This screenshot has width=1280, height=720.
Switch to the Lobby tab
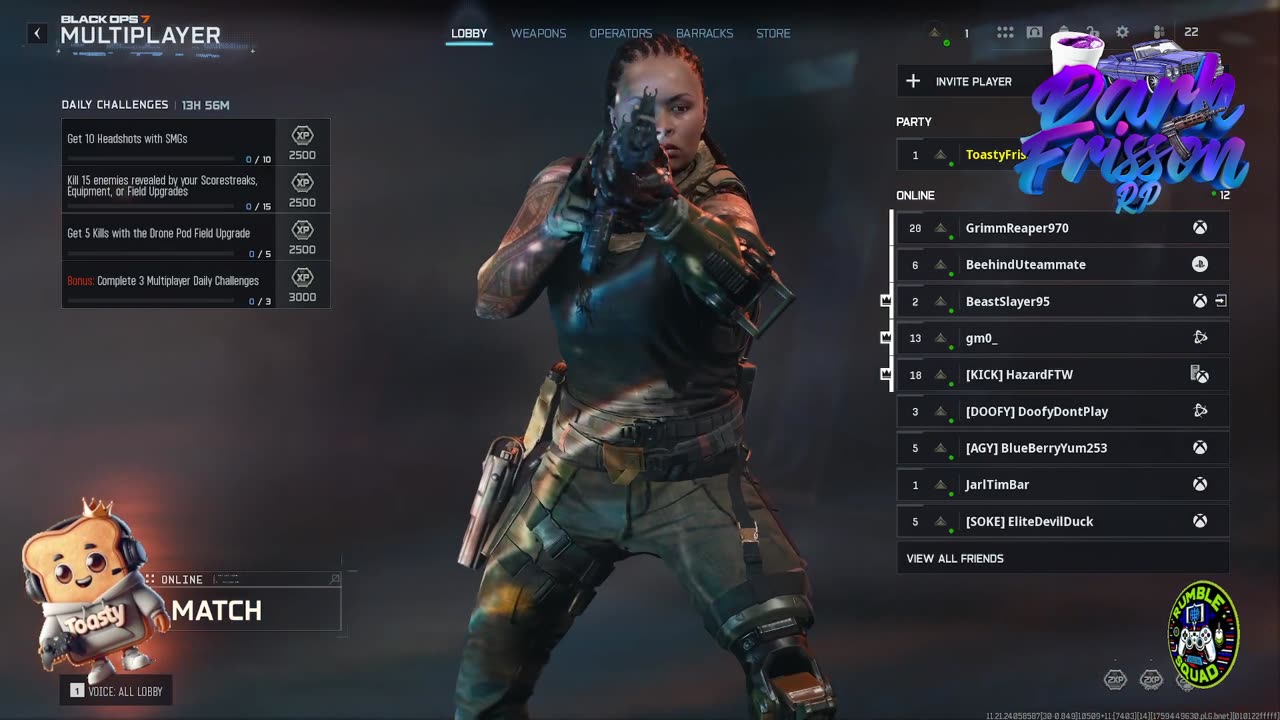(469, 33)
